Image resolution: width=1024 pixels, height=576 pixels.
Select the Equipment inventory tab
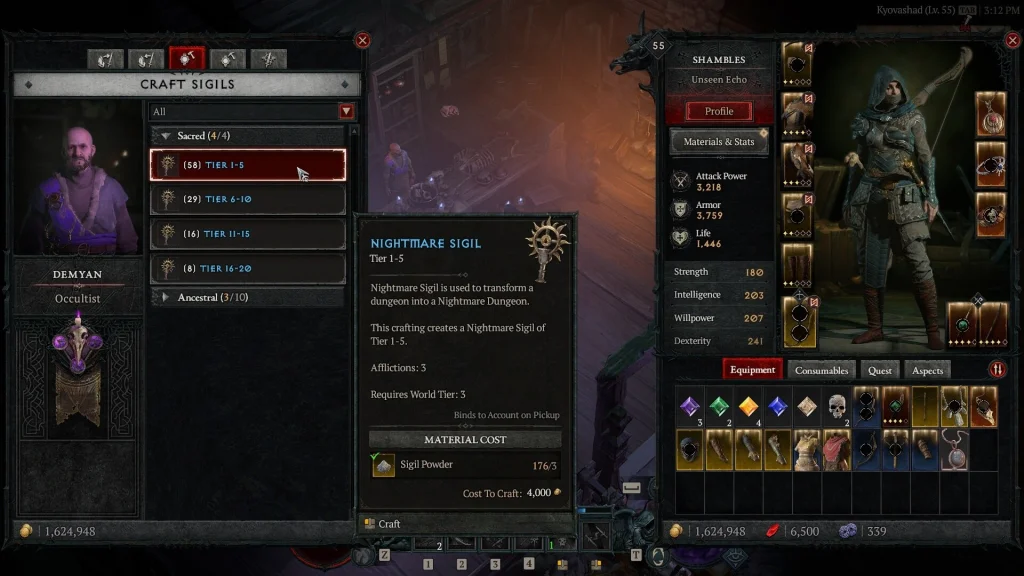point(753,370)
